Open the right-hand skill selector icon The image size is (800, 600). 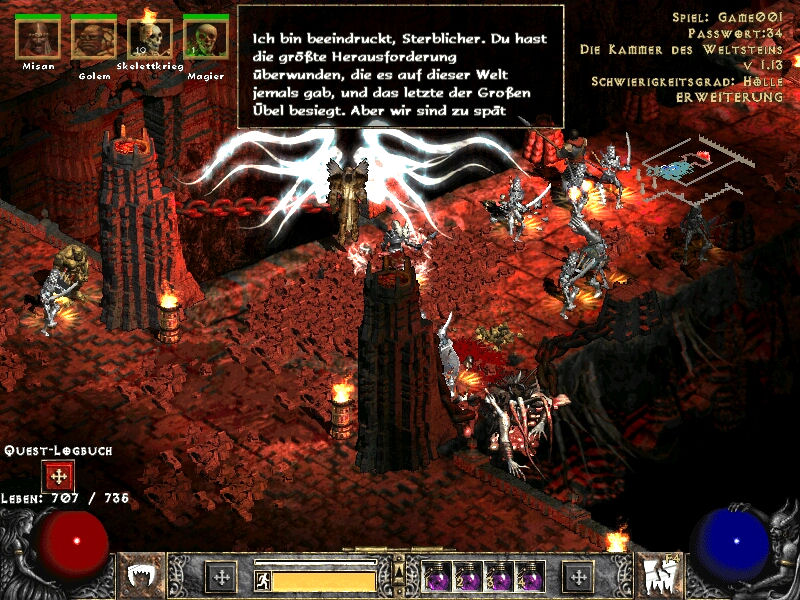coord(655,577)
